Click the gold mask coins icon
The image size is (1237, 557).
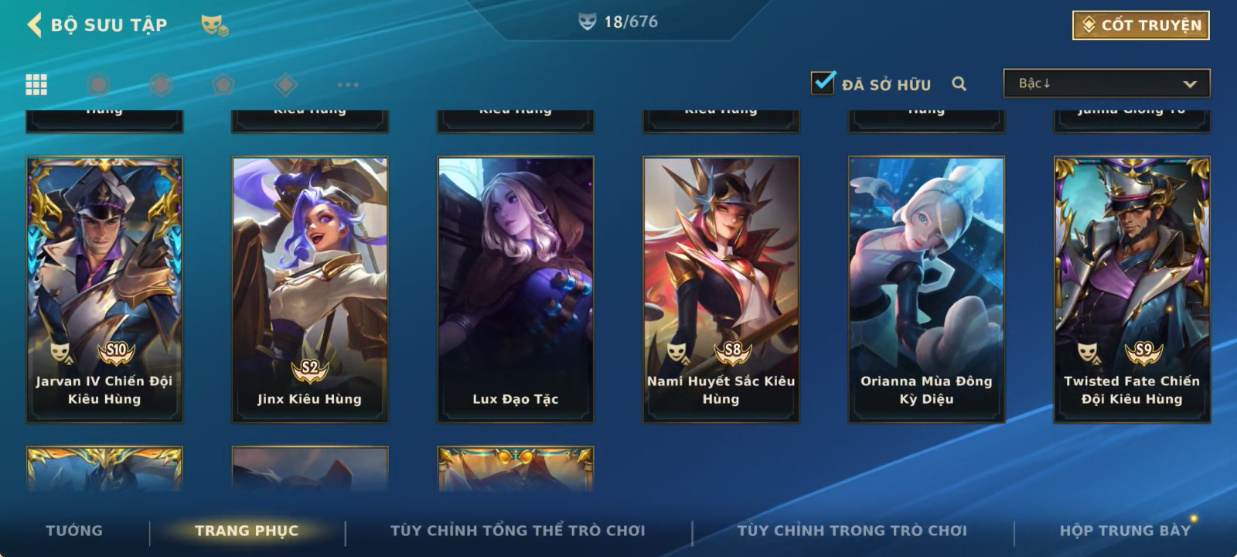(214, 26)
